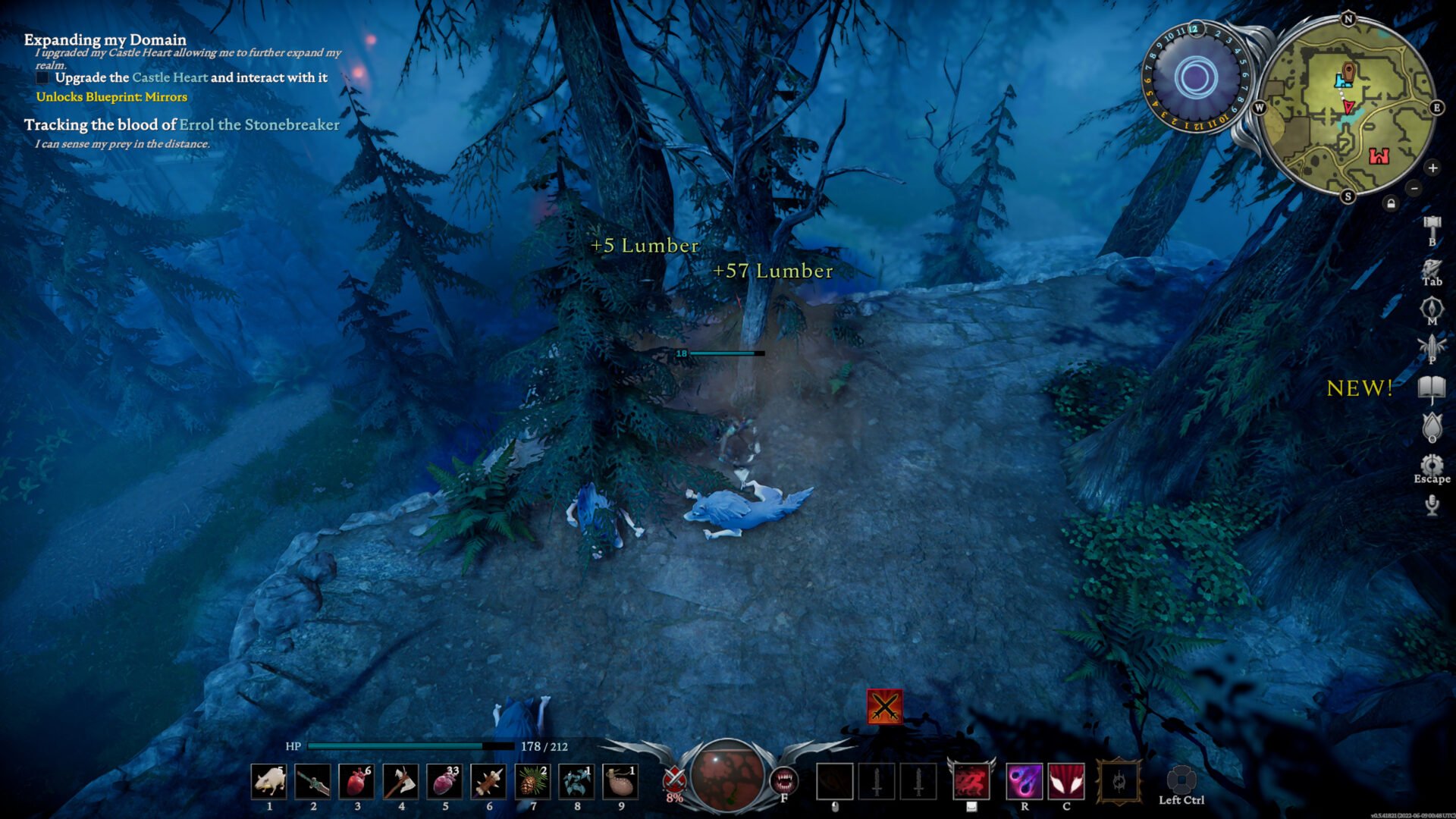Toggle the minimap lock button
Screen dimensions: 1456x819
point(1391,203)
